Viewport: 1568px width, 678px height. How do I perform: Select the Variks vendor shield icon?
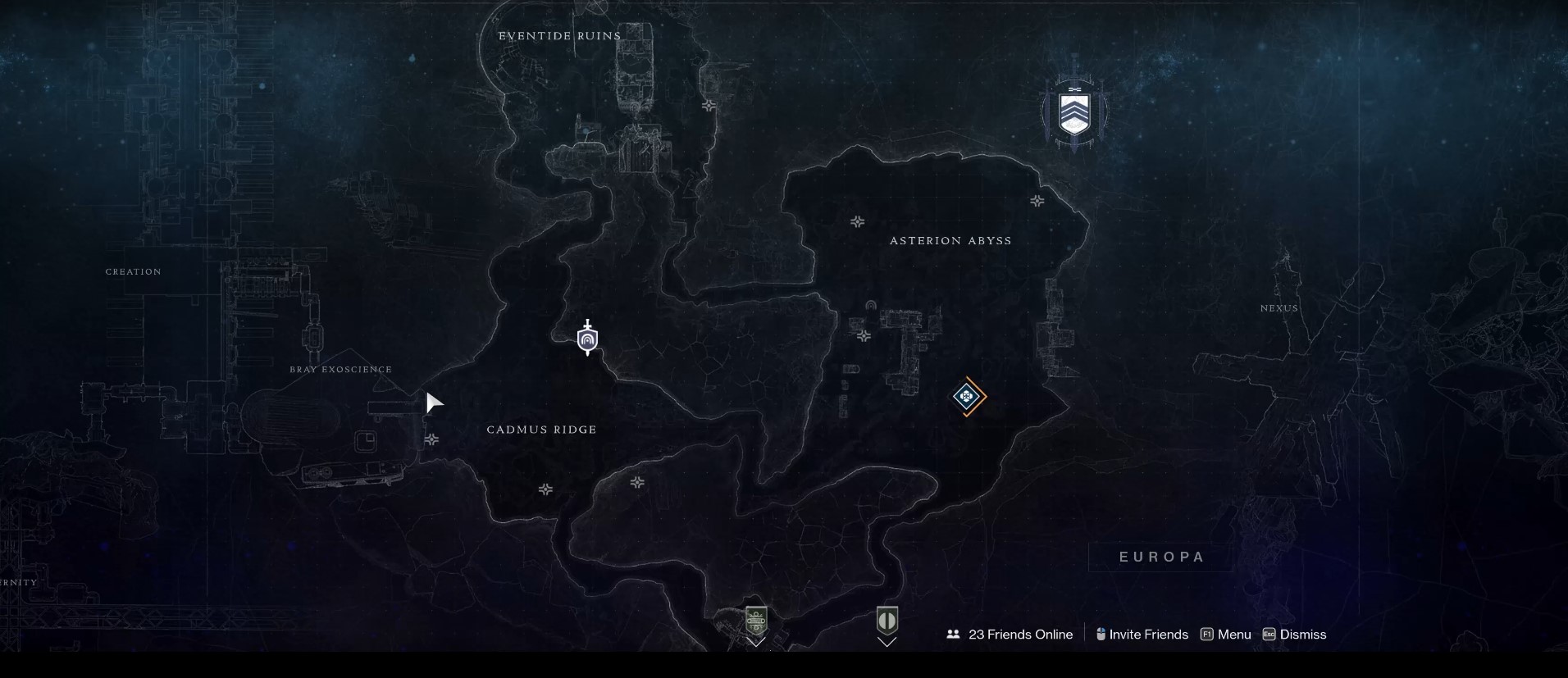[755, 621]
